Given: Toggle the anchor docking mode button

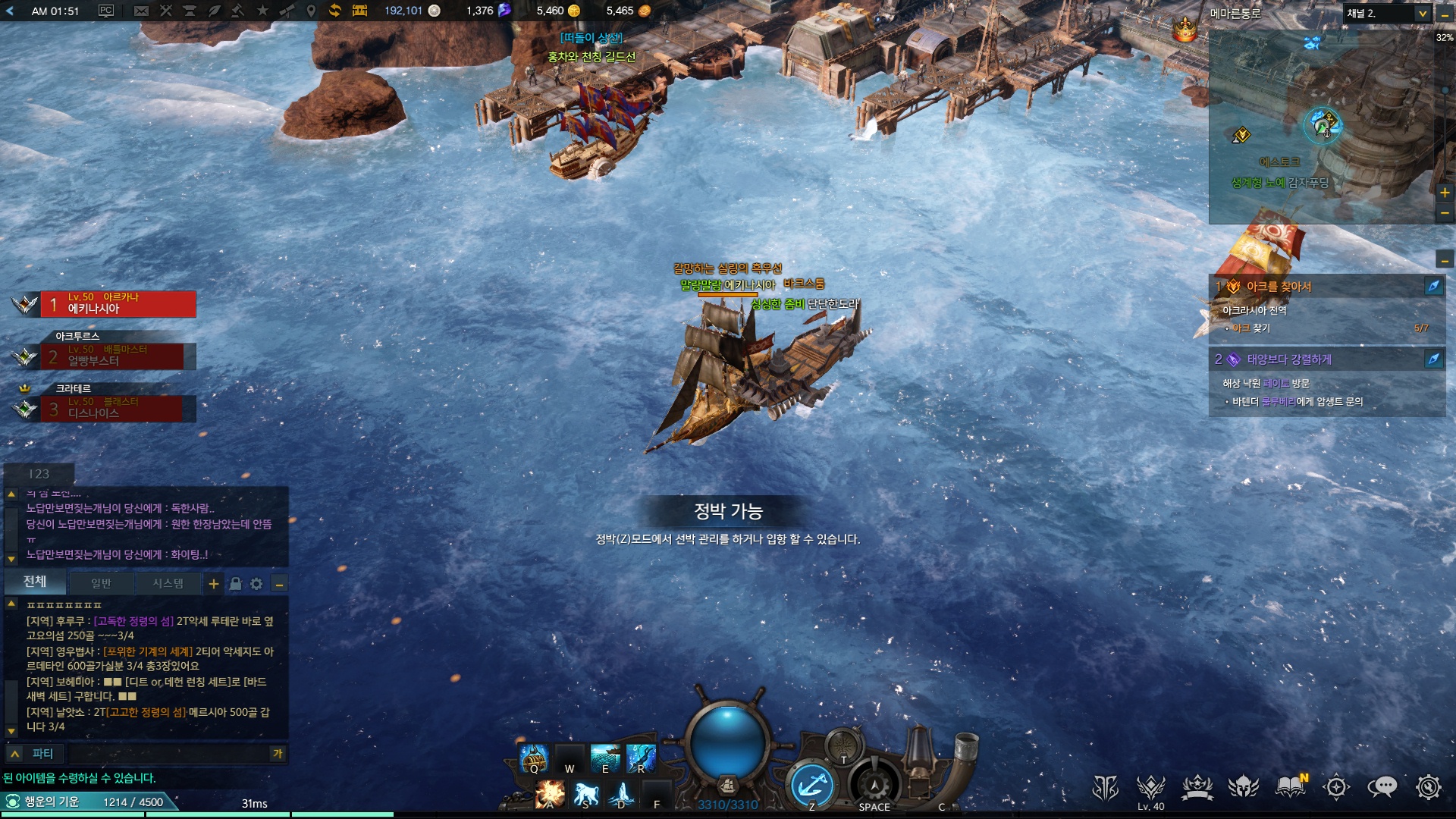Looking at the screenshot, I should click(811, 786).
